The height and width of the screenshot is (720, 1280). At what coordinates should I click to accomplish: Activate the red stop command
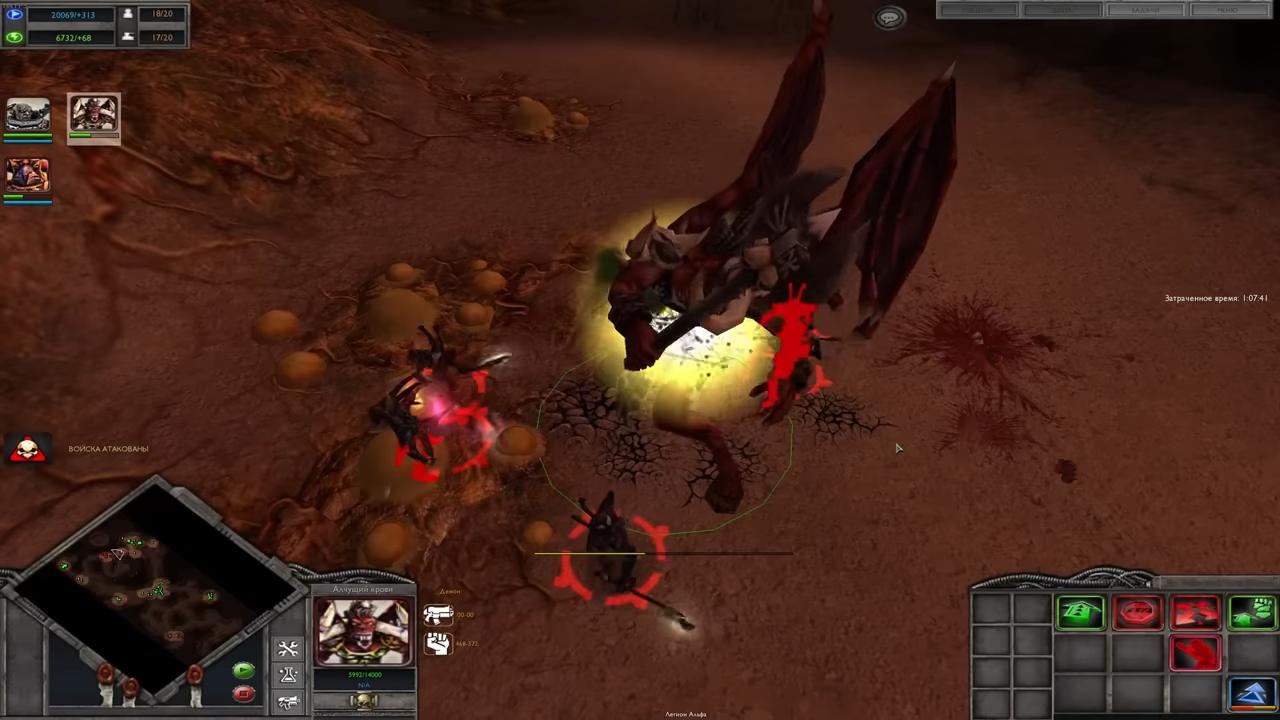pyautogui.click(x=1138, y=612)
